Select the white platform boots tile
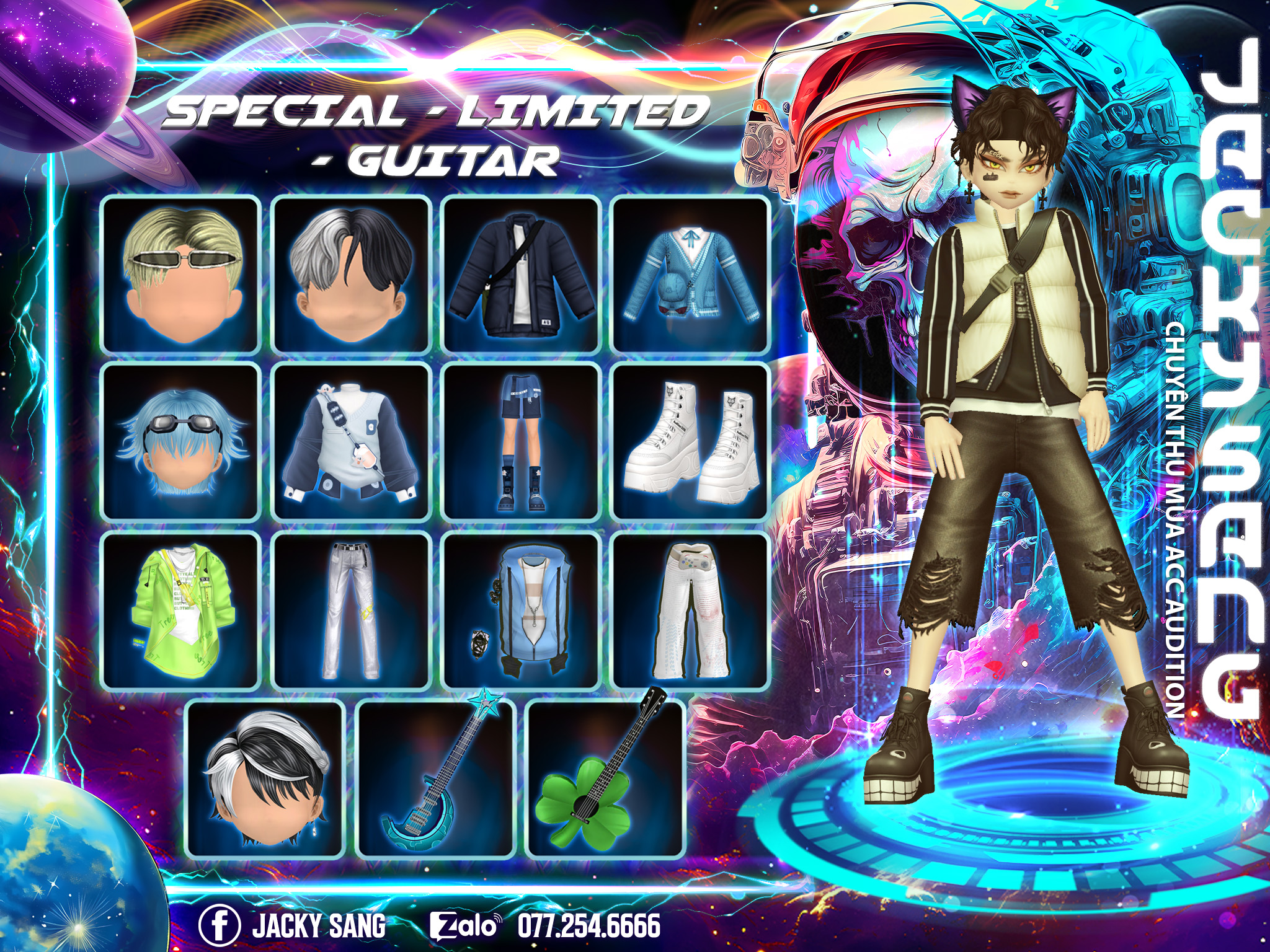 691,442
